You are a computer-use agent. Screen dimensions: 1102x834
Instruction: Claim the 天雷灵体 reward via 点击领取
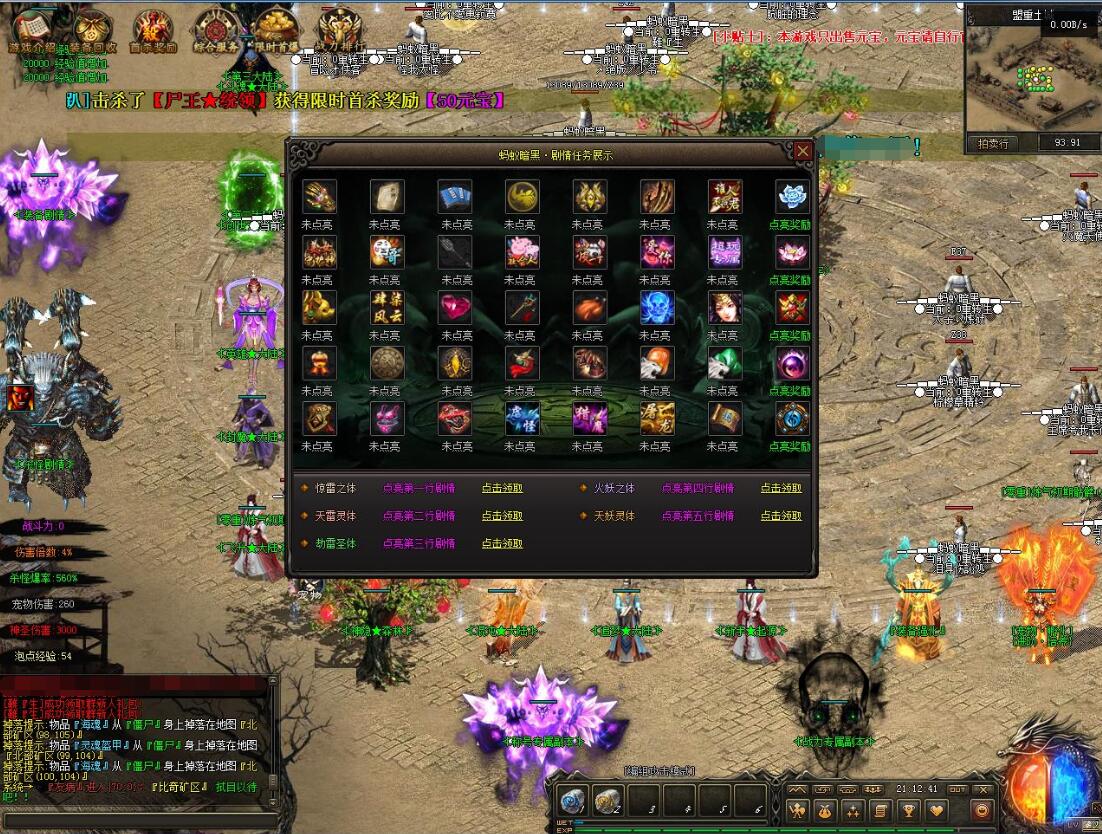point(502,516)
